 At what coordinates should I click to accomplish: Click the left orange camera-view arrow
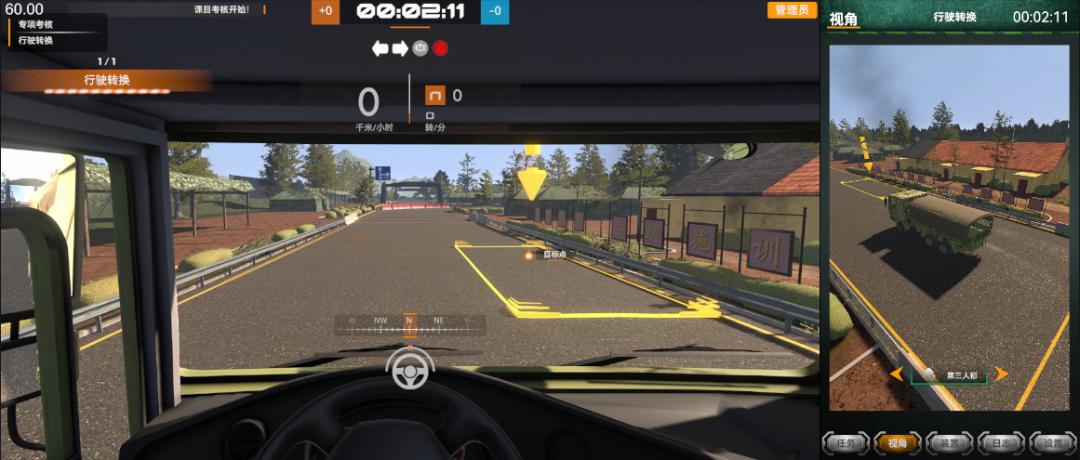click(x=897, y=374)
